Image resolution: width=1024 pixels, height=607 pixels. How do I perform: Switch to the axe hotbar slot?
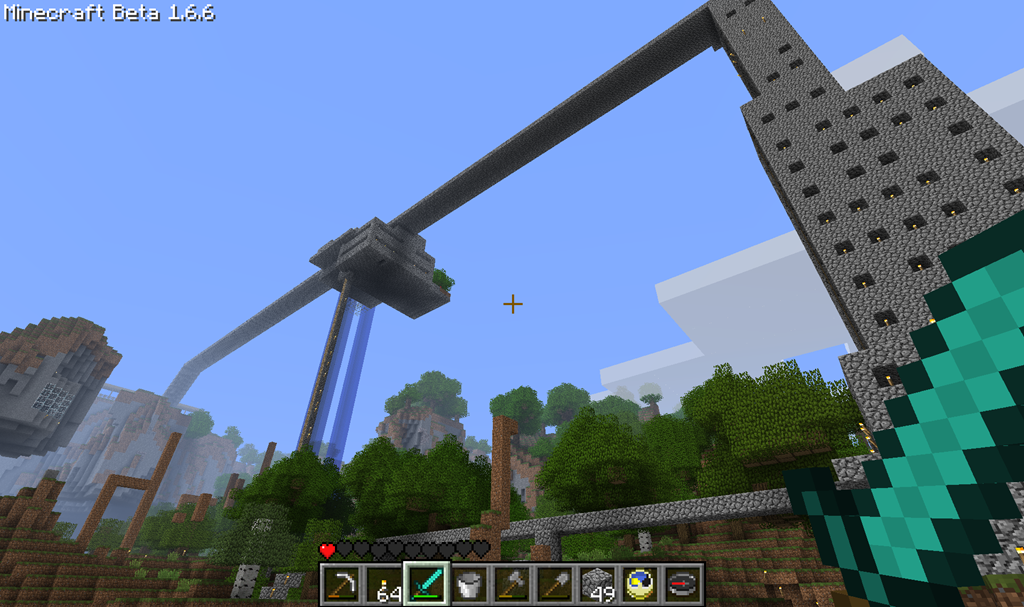(x=511, y=584)
